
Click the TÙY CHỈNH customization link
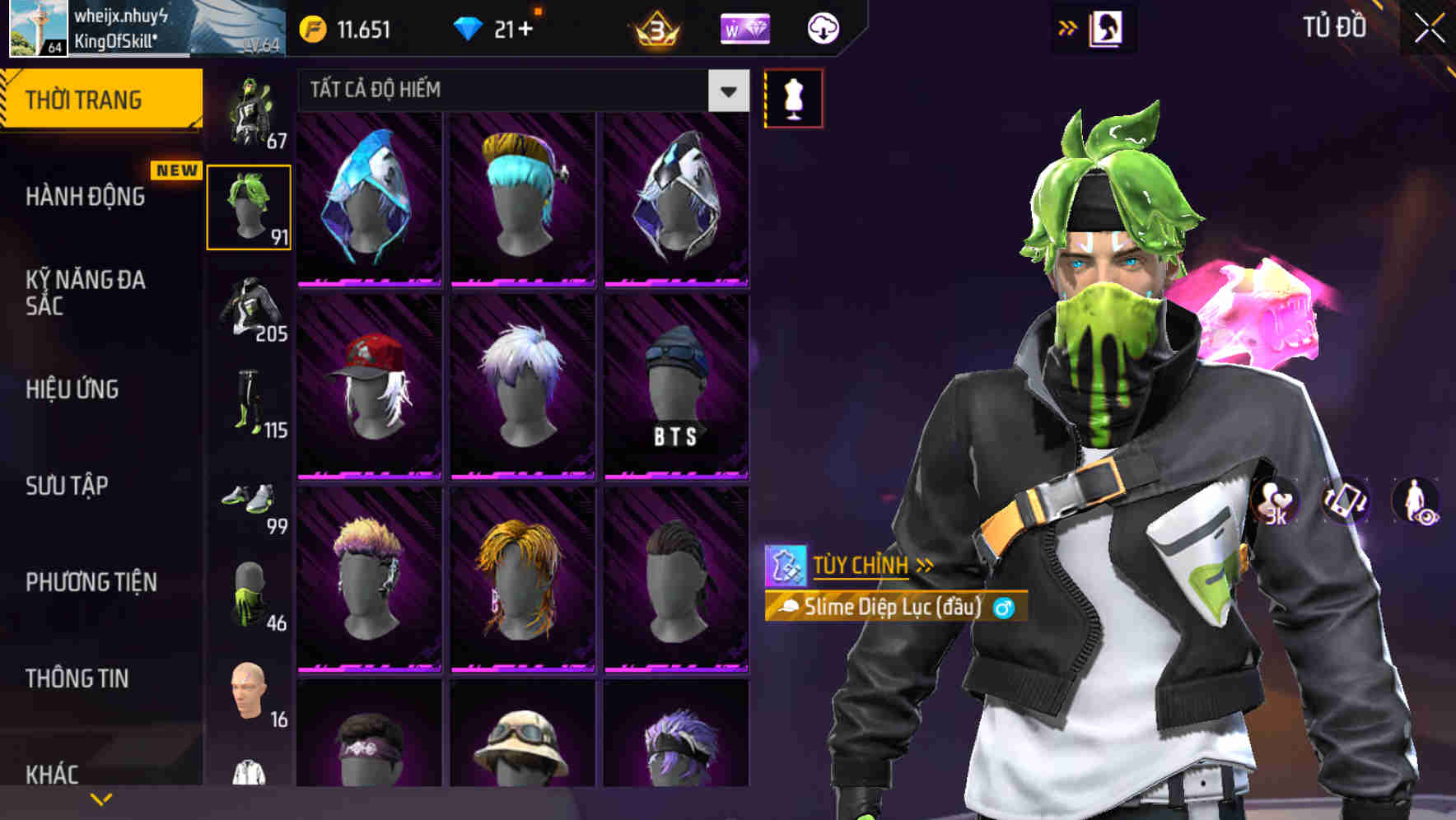[x=863, y=565]
